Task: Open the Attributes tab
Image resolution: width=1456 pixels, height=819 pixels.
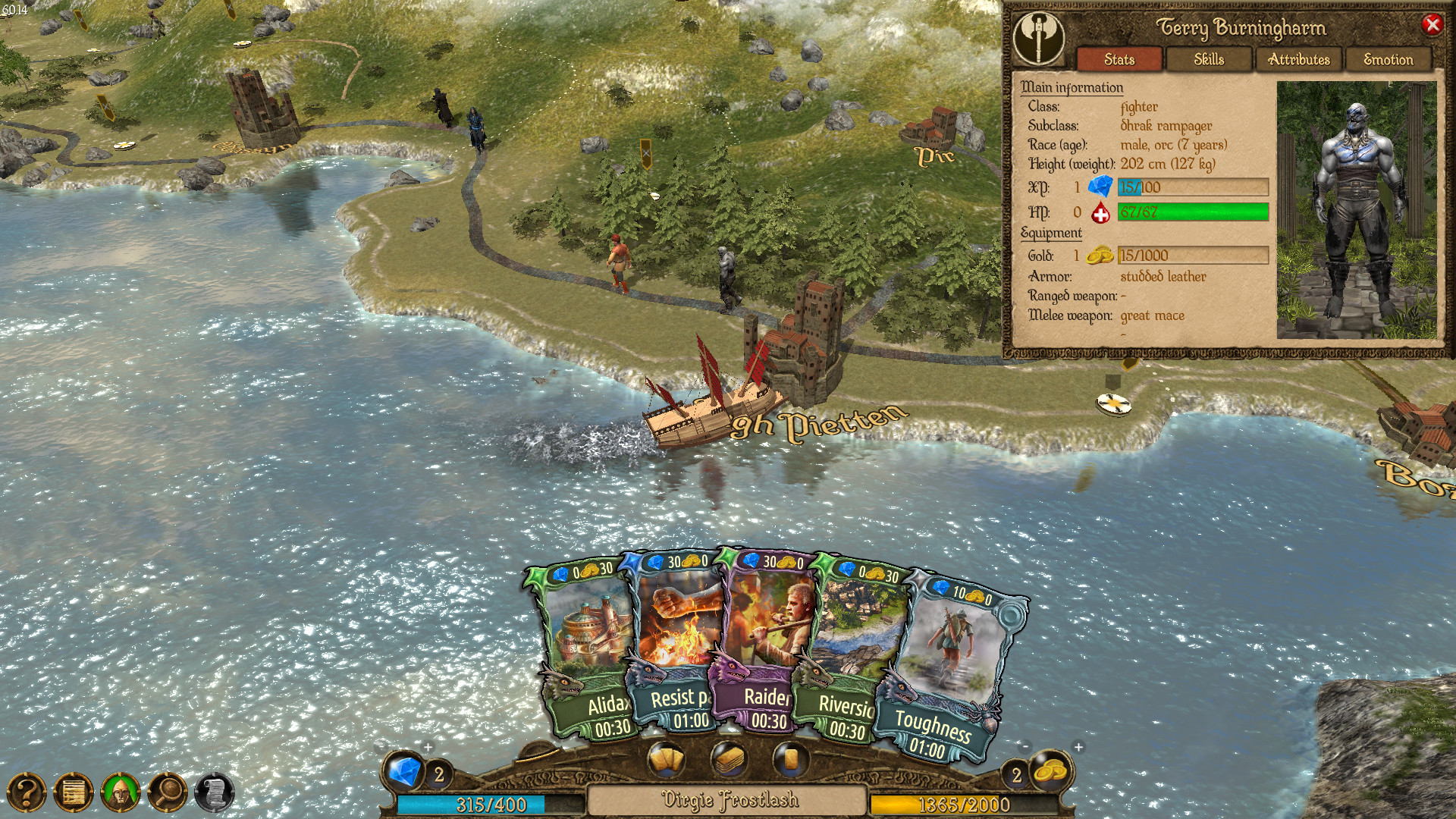Action: [x=1301, y=60]
